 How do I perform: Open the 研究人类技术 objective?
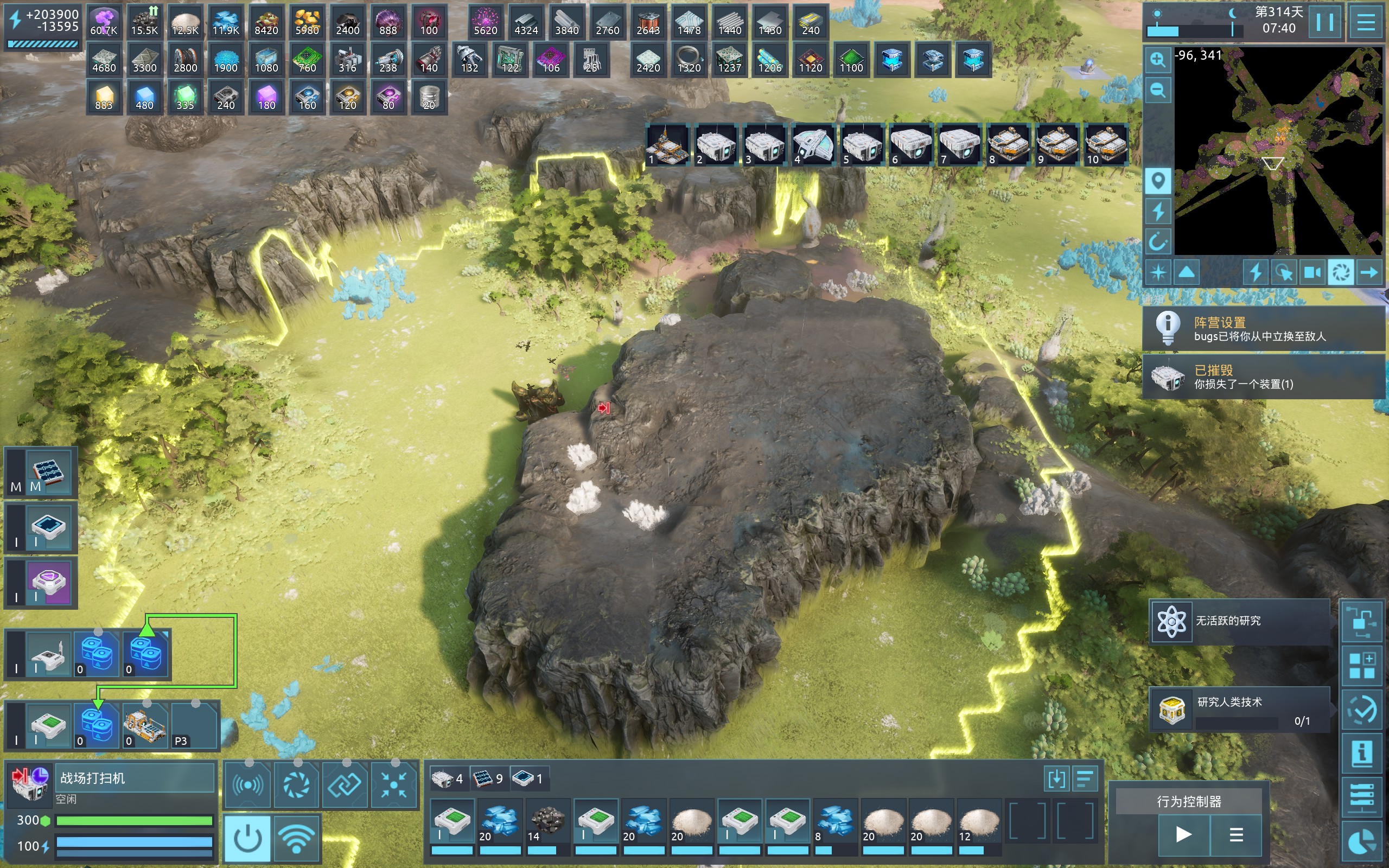tap(1239, 710)
